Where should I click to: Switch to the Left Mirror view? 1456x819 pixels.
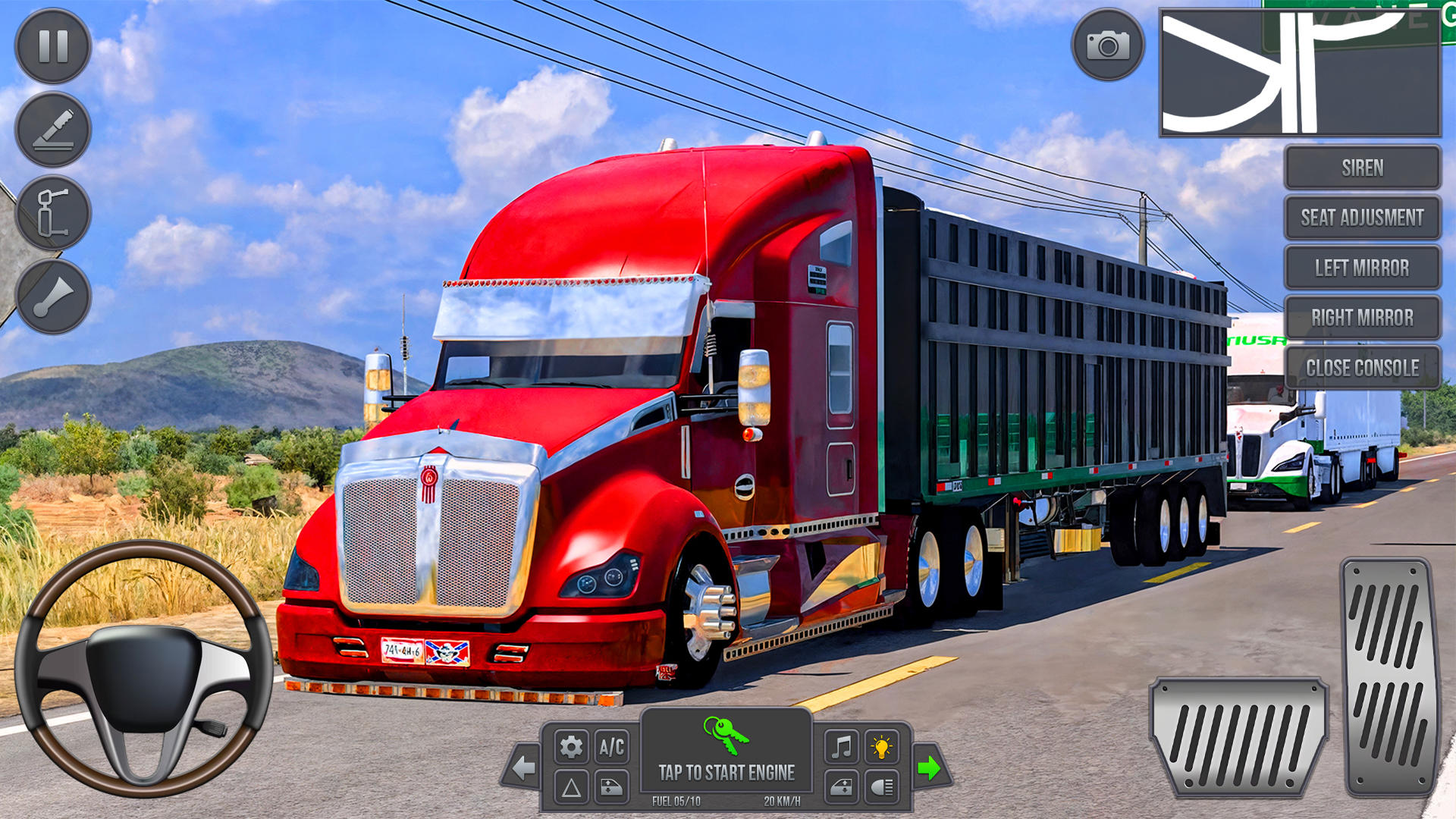click(1363, 268)
